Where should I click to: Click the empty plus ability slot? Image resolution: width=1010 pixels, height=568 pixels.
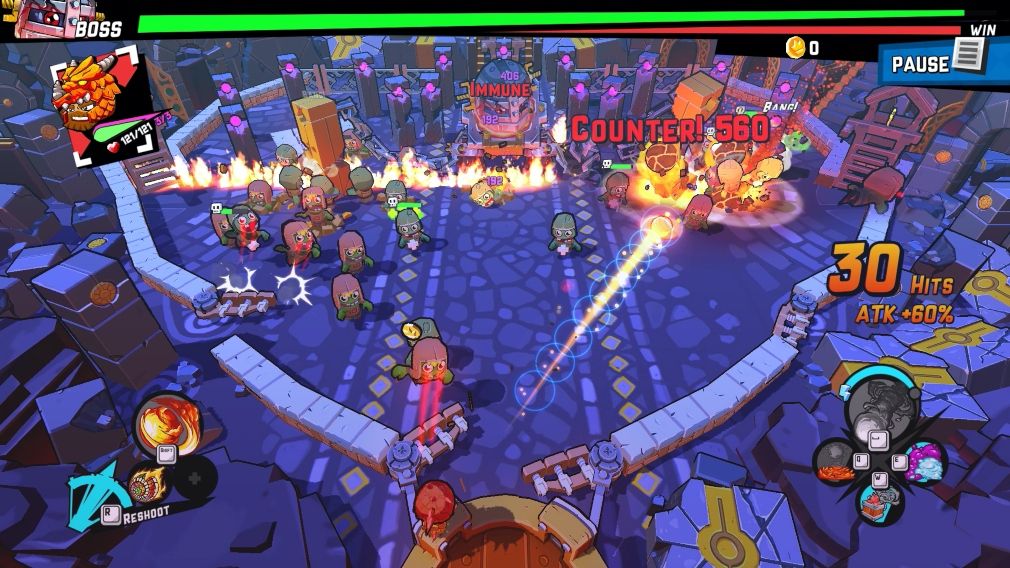[x=195, y=477]
